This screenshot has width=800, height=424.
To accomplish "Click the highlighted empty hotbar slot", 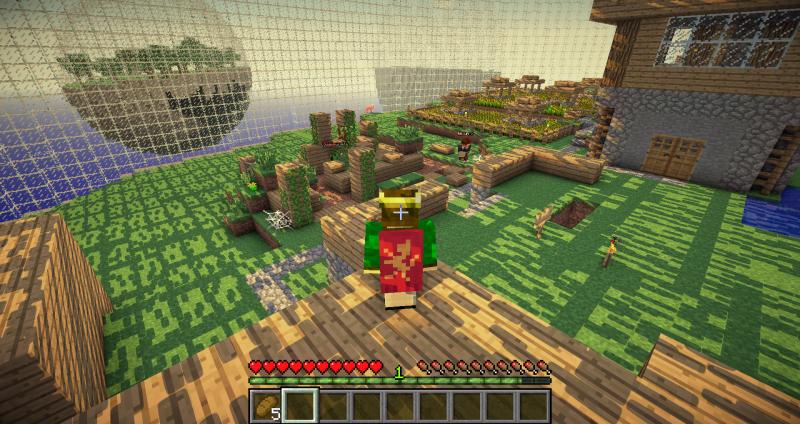I will pos(300,405).
